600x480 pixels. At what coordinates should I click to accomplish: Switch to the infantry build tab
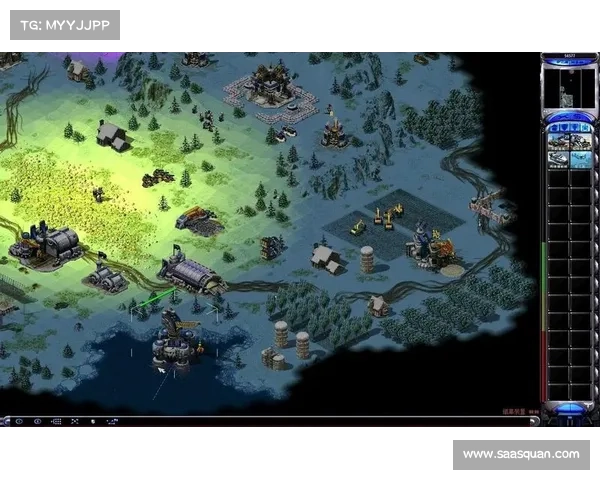point(574,128)
